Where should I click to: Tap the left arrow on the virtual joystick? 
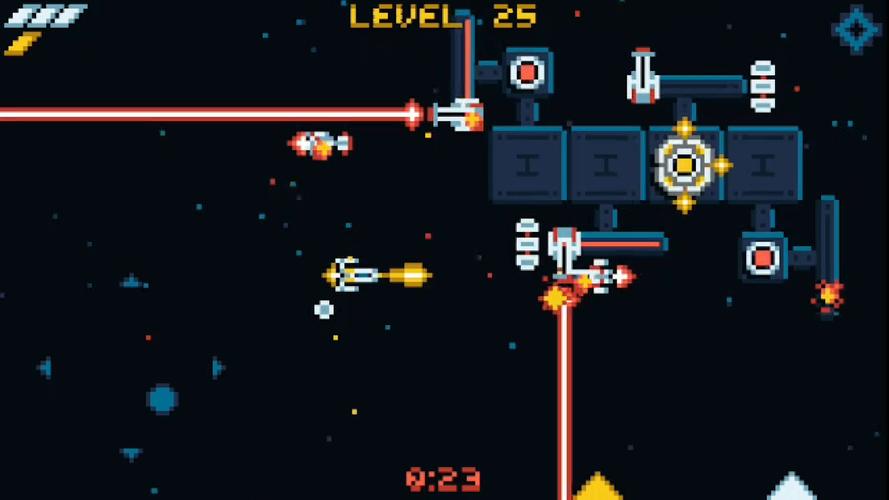coord(45,368)
